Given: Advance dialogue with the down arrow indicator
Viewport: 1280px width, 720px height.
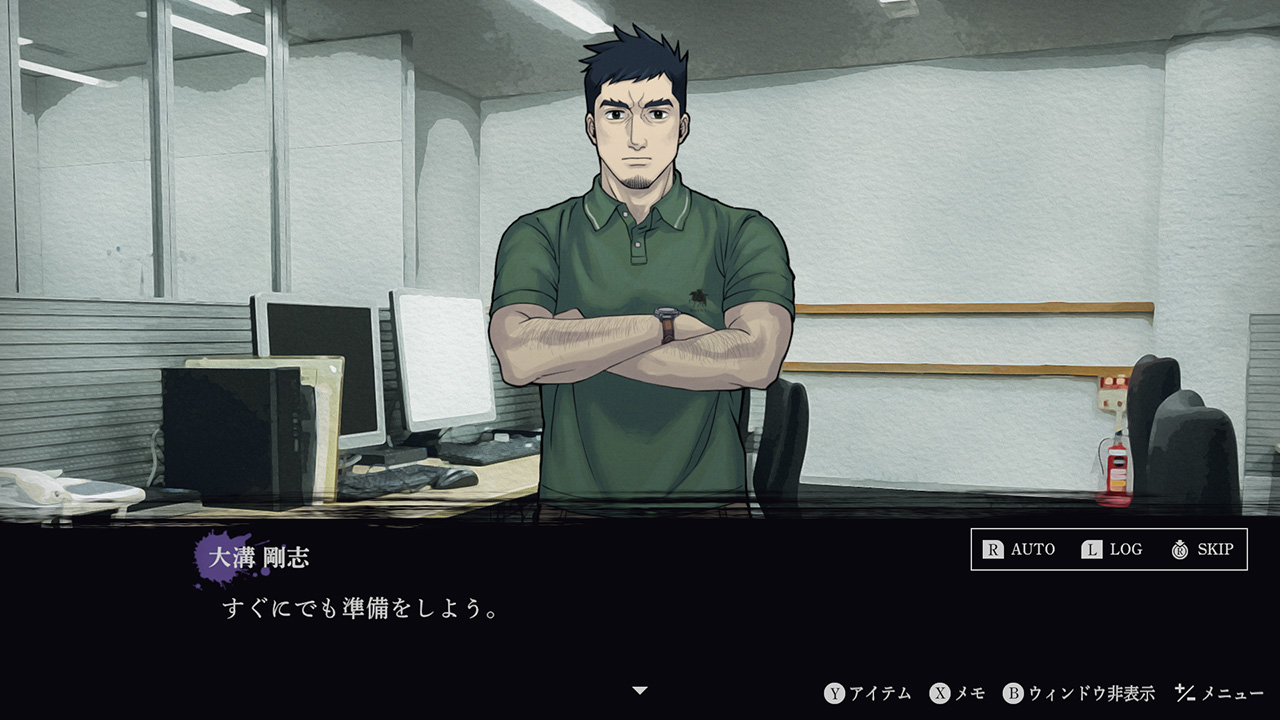Looking at the screenshot, I should [640, 690].
